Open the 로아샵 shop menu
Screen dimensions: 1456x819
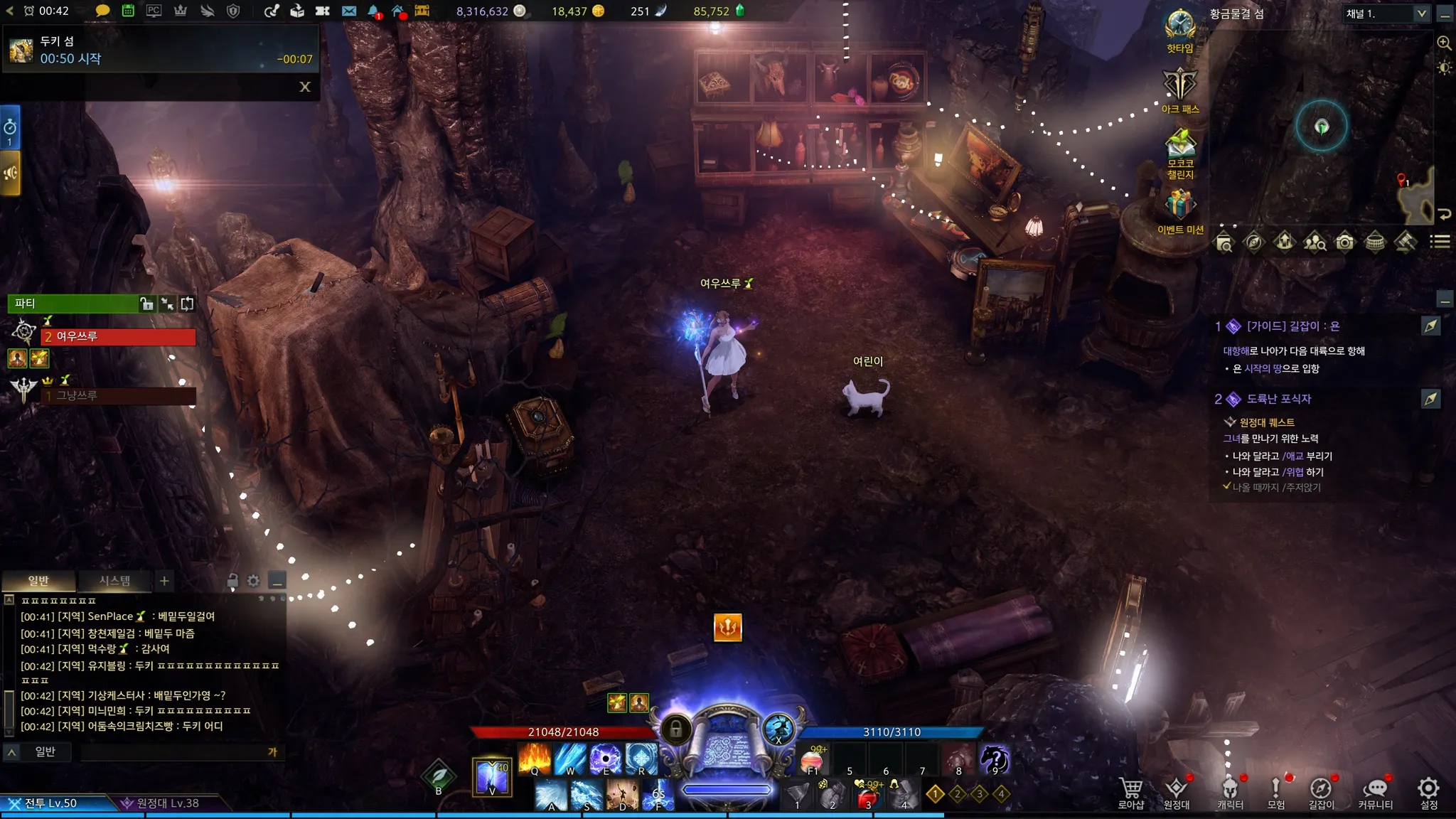pyautogui.click(x=1130, y=791)
